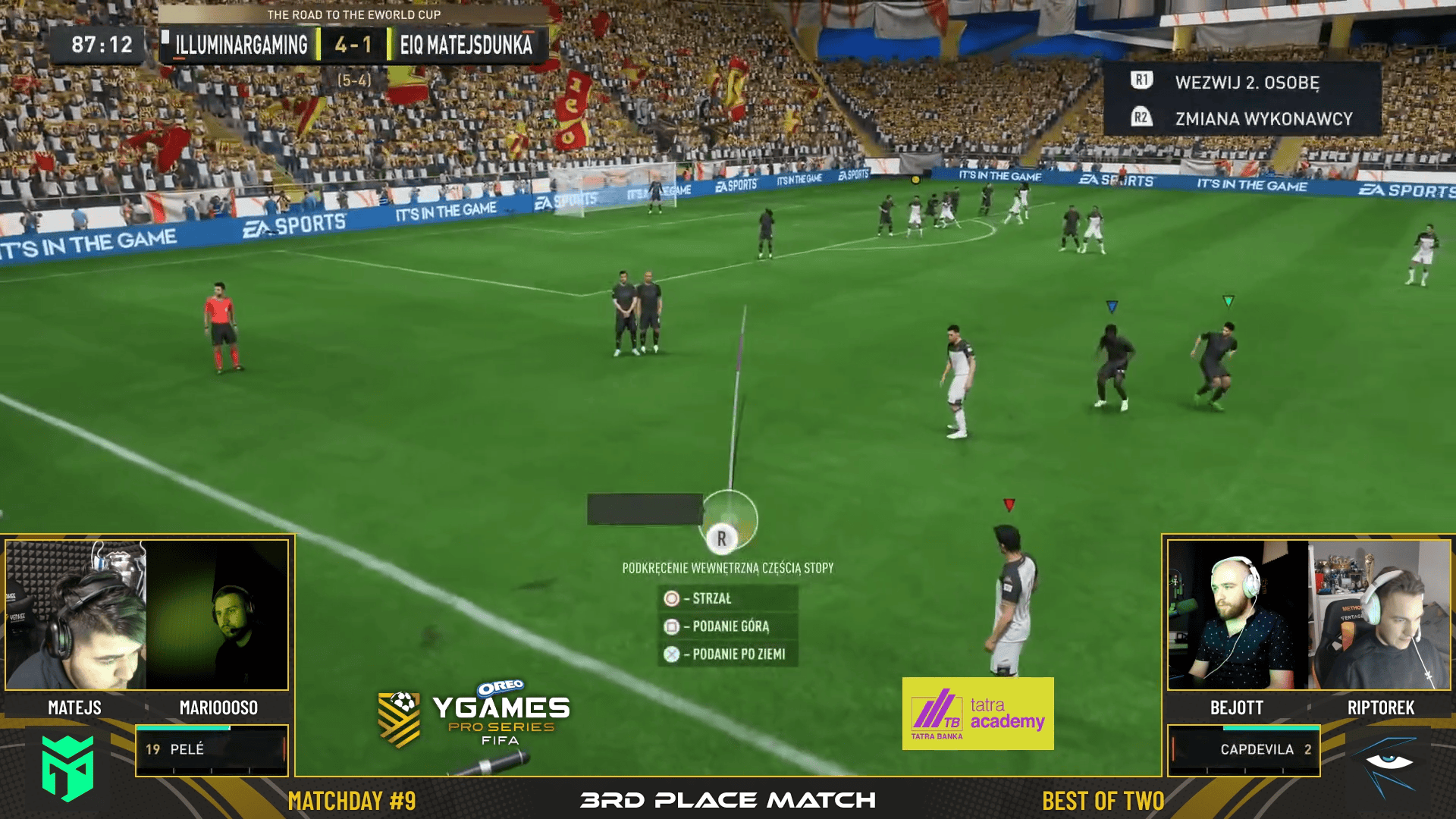This screenshot has height=819, width=1456.
Task: Select the Matejs webcam feed
Action: click(x=76, y=615)
